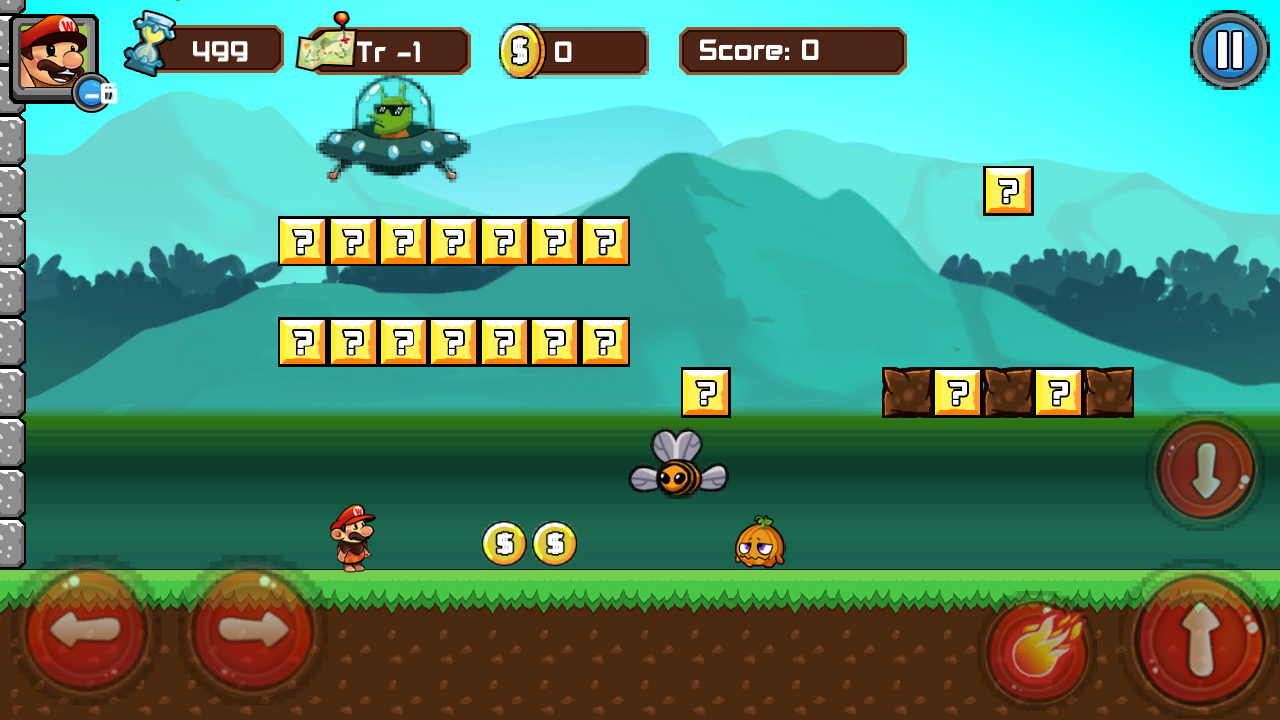Tap the Mario-like hero character
Viewport: 1280px width, 720px height.
click(352, 540)
